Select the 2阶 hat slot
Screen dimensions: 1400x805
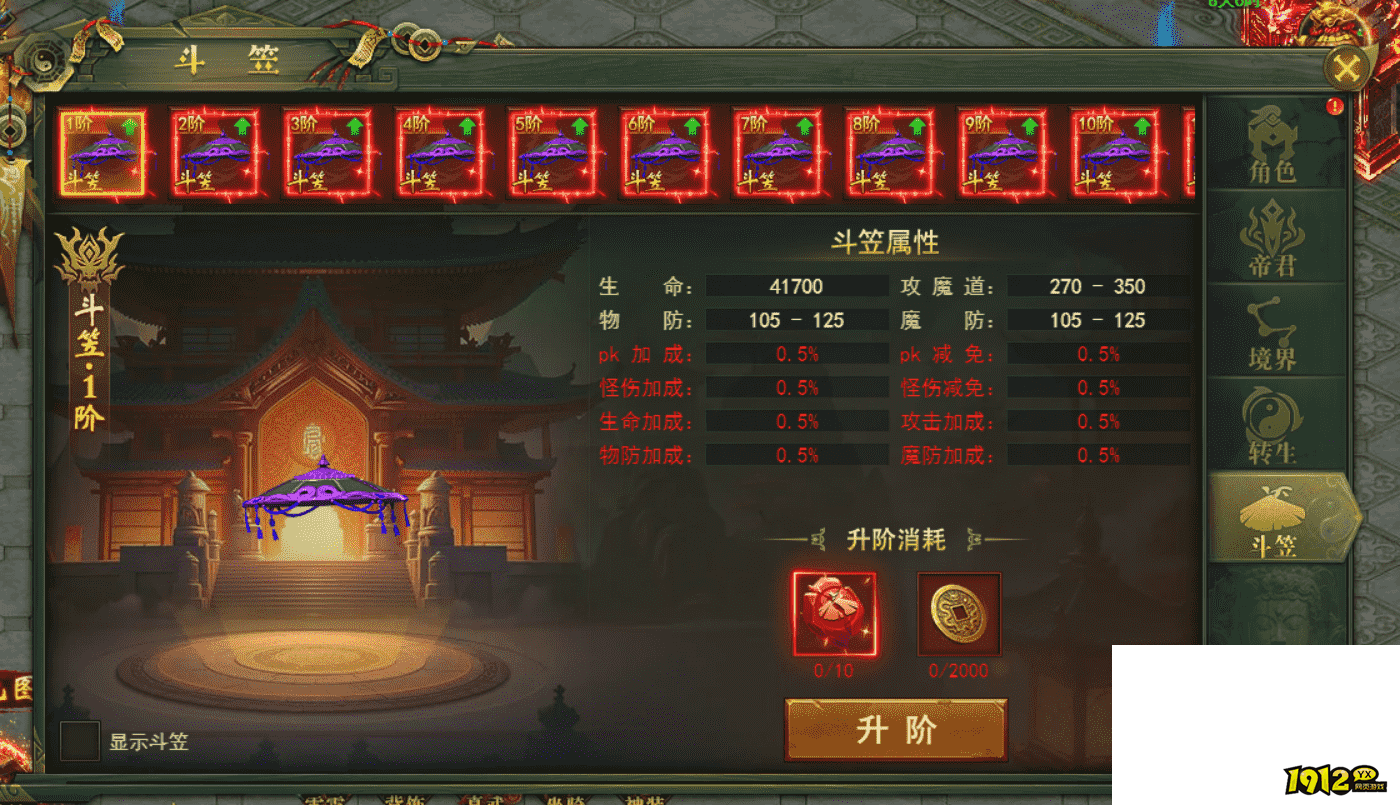(x=215, y=155)
